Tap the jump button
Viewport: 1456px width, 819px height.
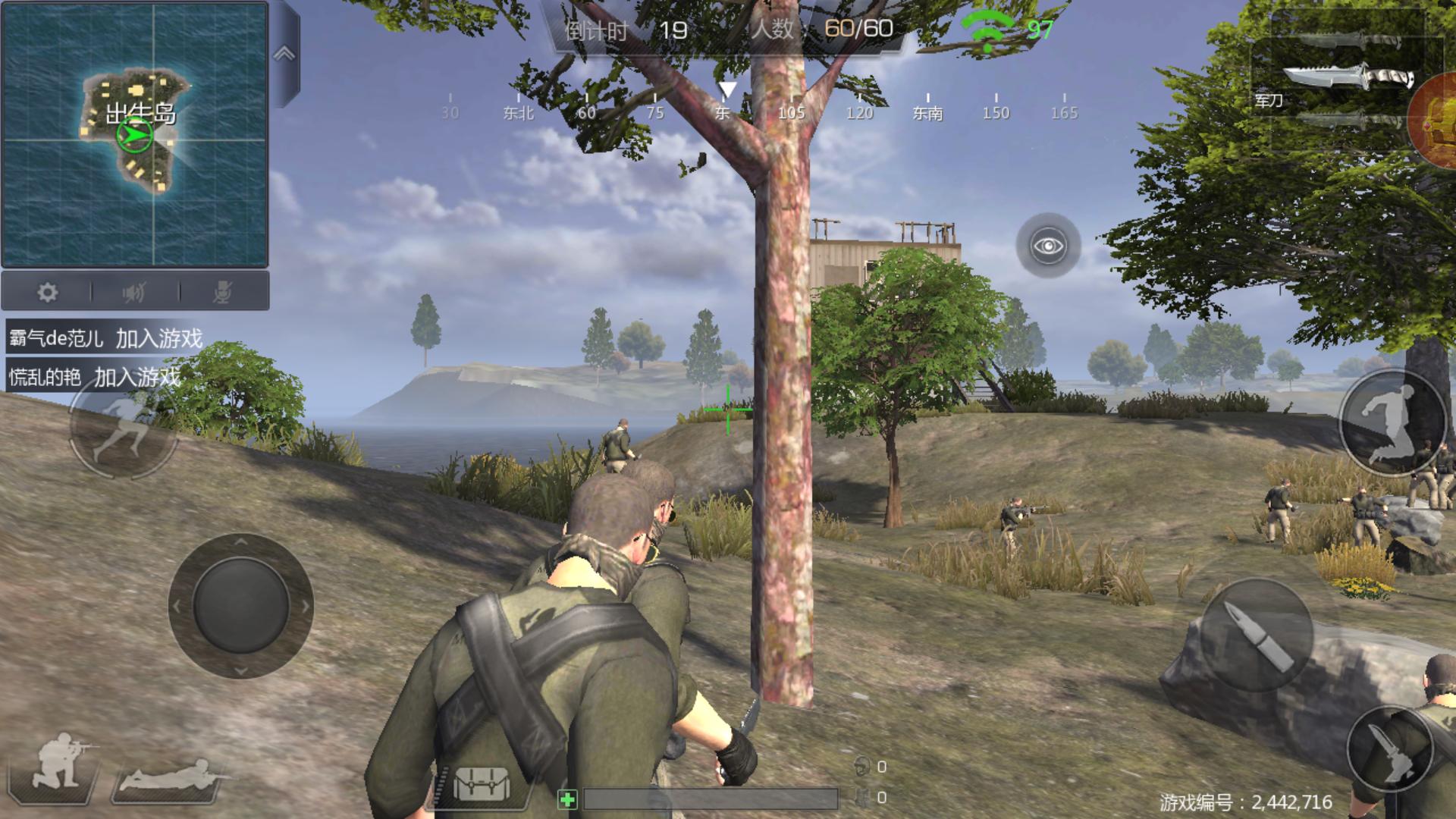[x=1392, y=423]
